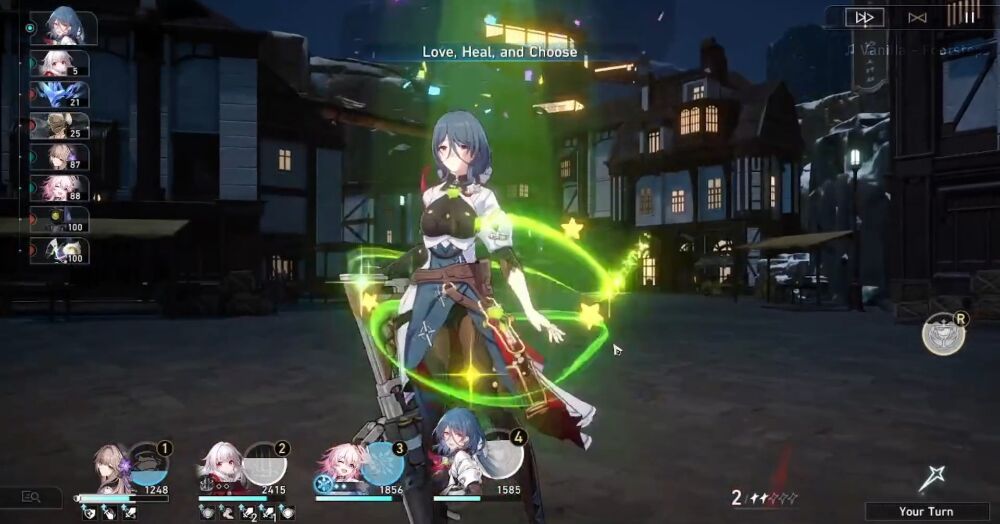Click the turn-order entry showing 87

[59, 158]
